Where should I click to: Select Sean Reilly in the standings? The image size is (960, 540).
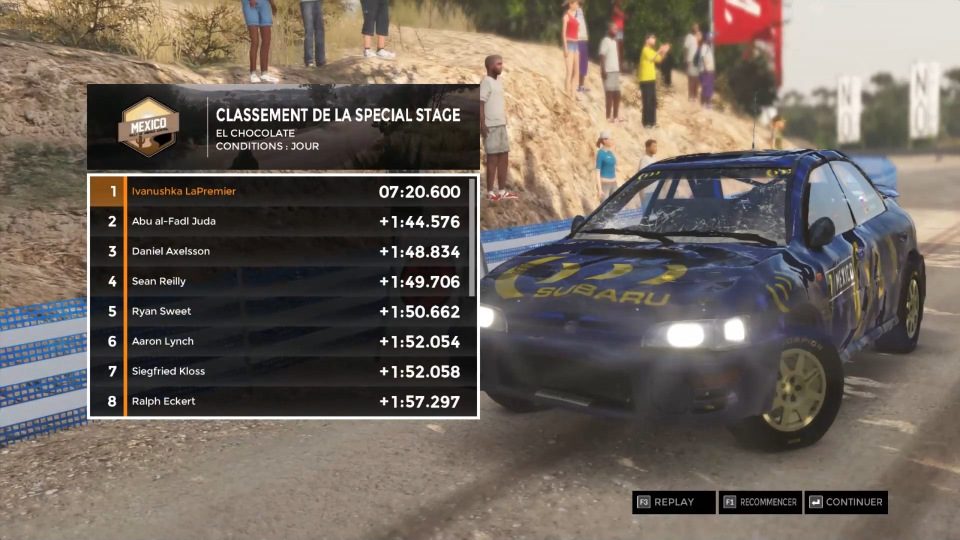tap(280, 281)
